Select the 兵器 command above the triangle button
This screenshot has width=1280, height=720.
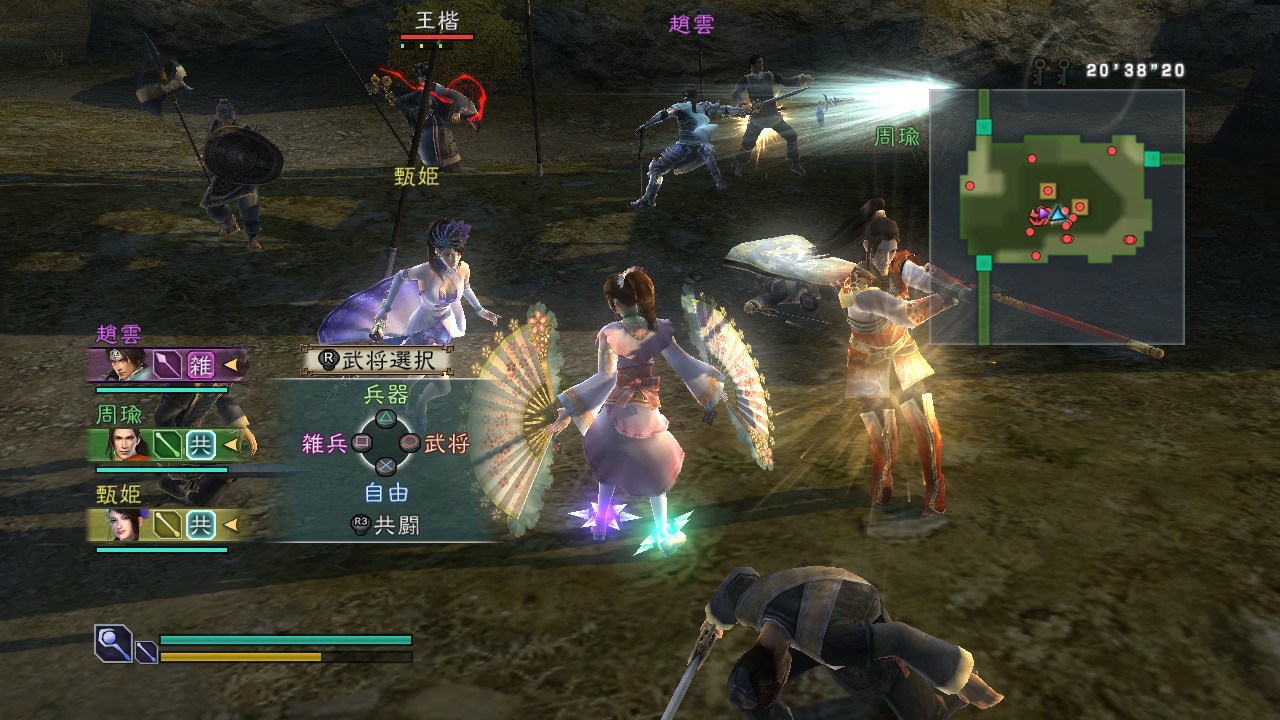tap(386, 395)
